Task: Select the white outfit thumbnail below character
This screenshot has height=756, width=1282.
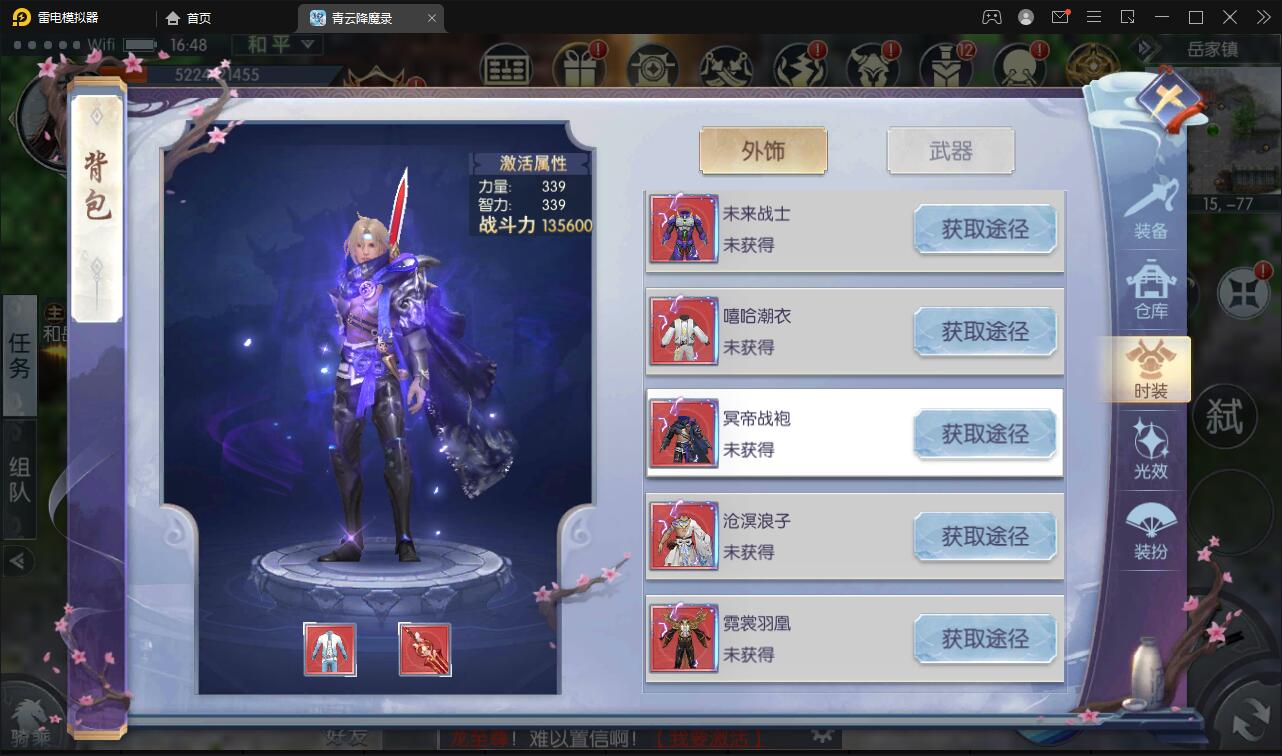Action: [330, 649]
